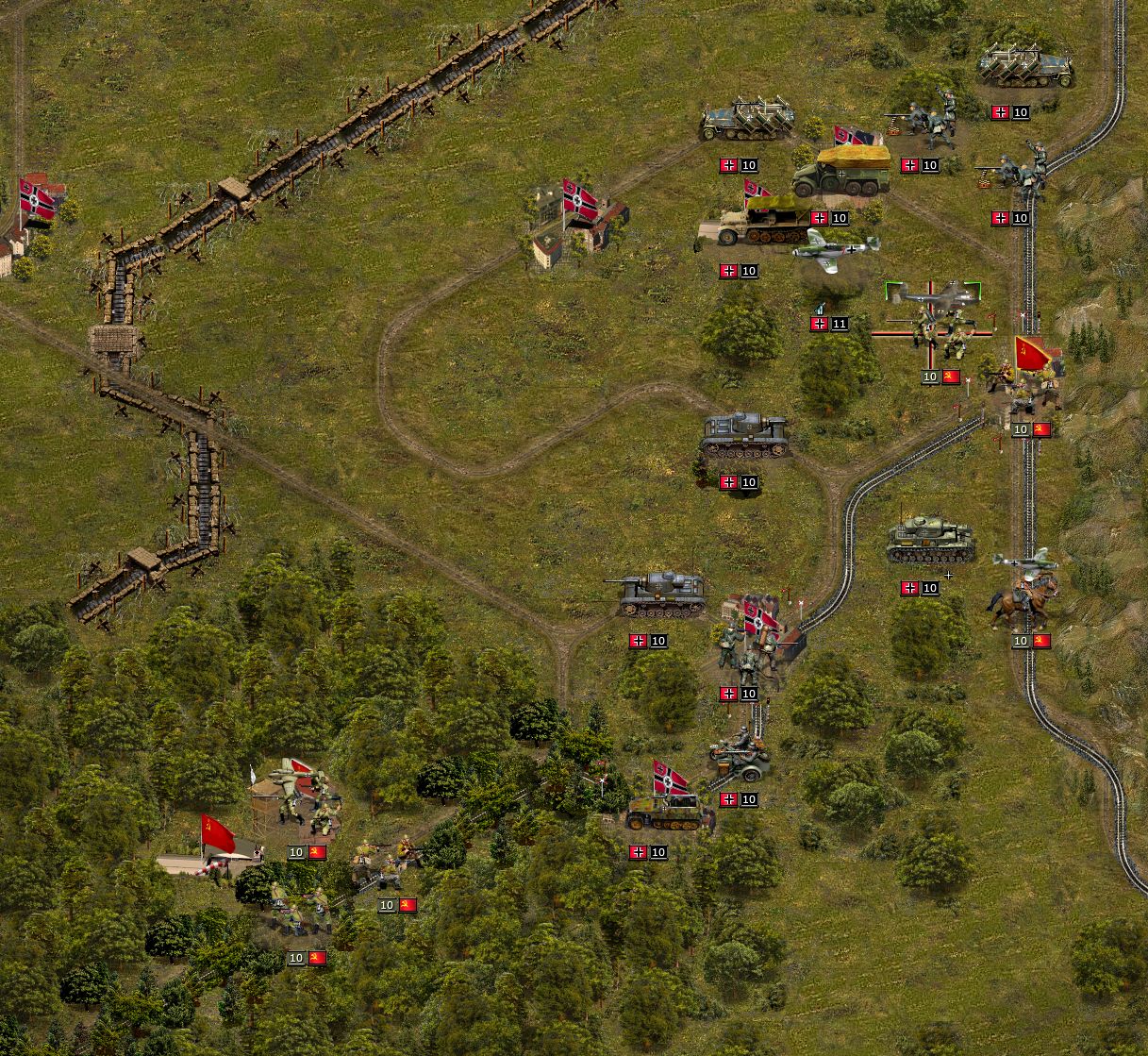Image resolution: width=1148 pixels, height=1056 pixels.
Task: Select the aircraft marked with green brackets
Action: click(x=932, y=293)
